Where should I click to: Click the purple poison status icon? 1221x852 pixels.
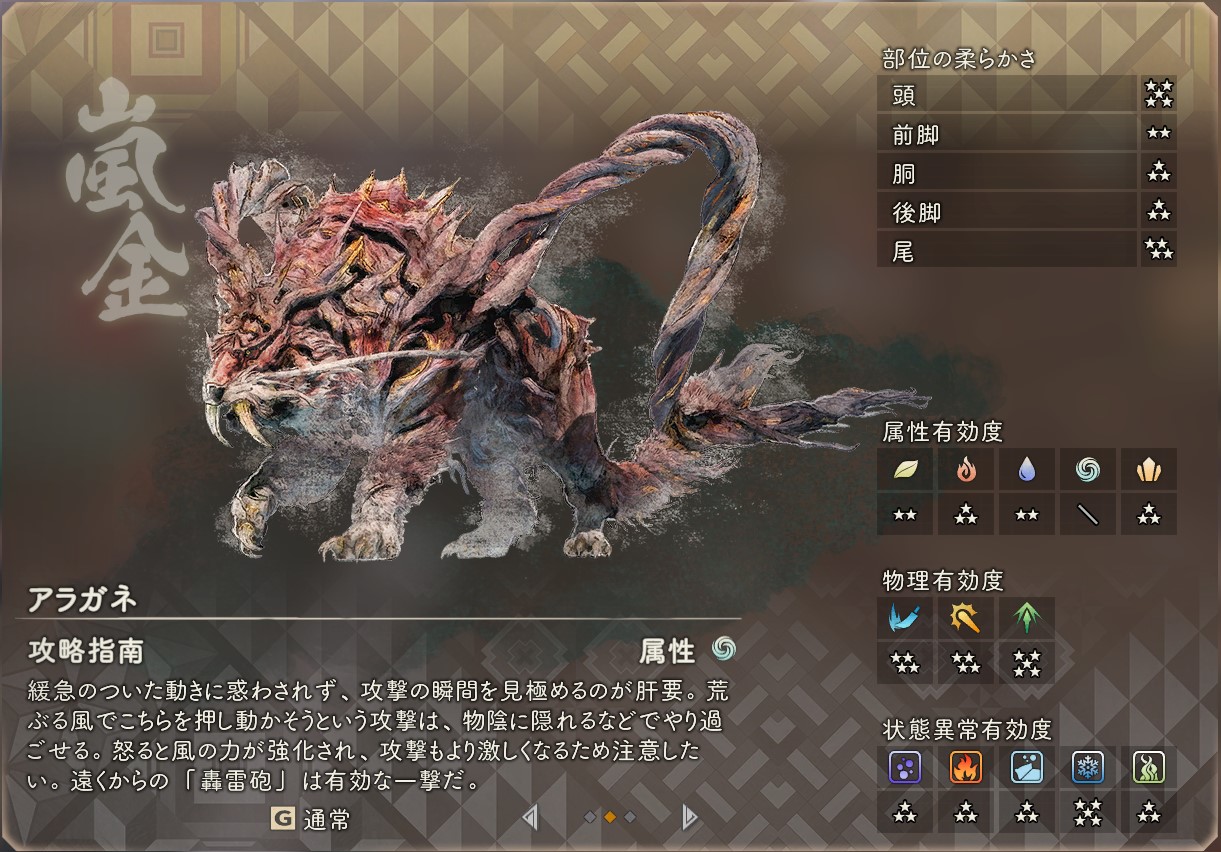pyautogui.click(x=906, y=767)
